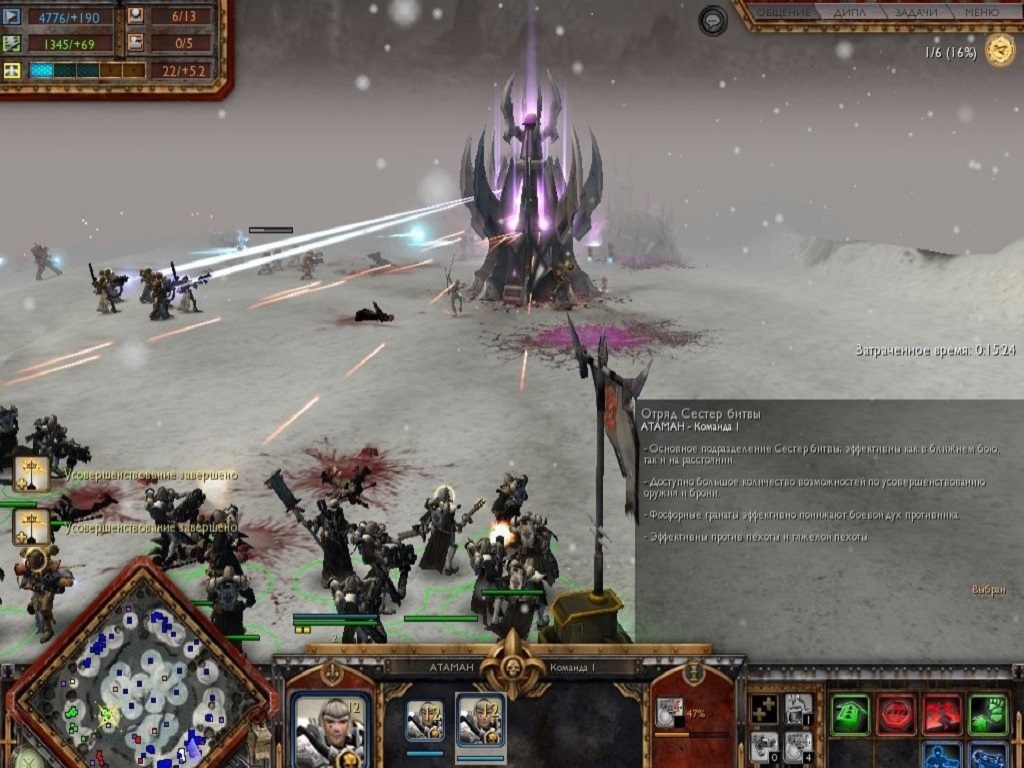
Task: Open the ЗАДАЧИ objectives menu
Action: 916,12
